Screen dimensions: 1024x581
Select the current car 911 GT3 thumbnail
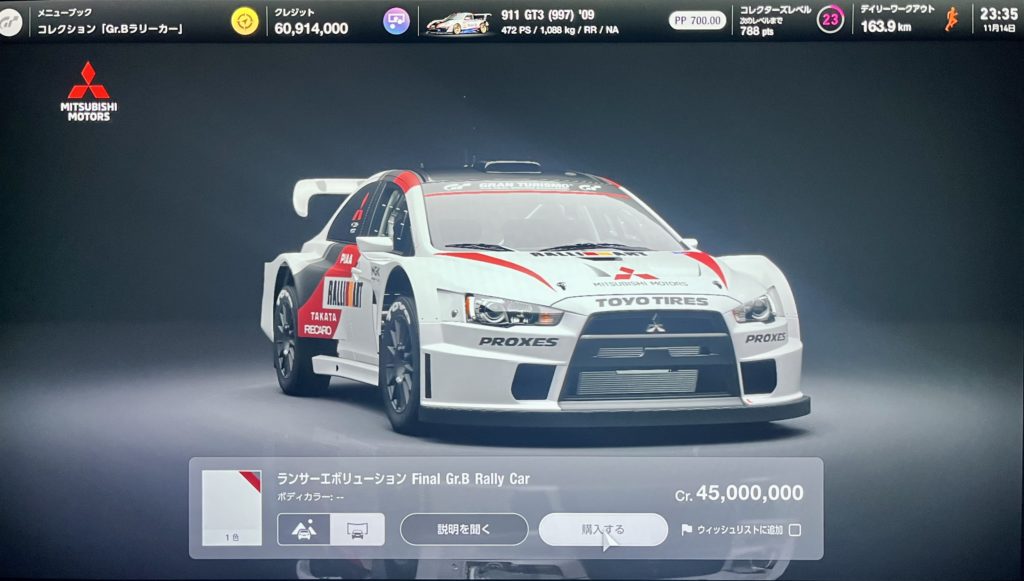[458, 22]
